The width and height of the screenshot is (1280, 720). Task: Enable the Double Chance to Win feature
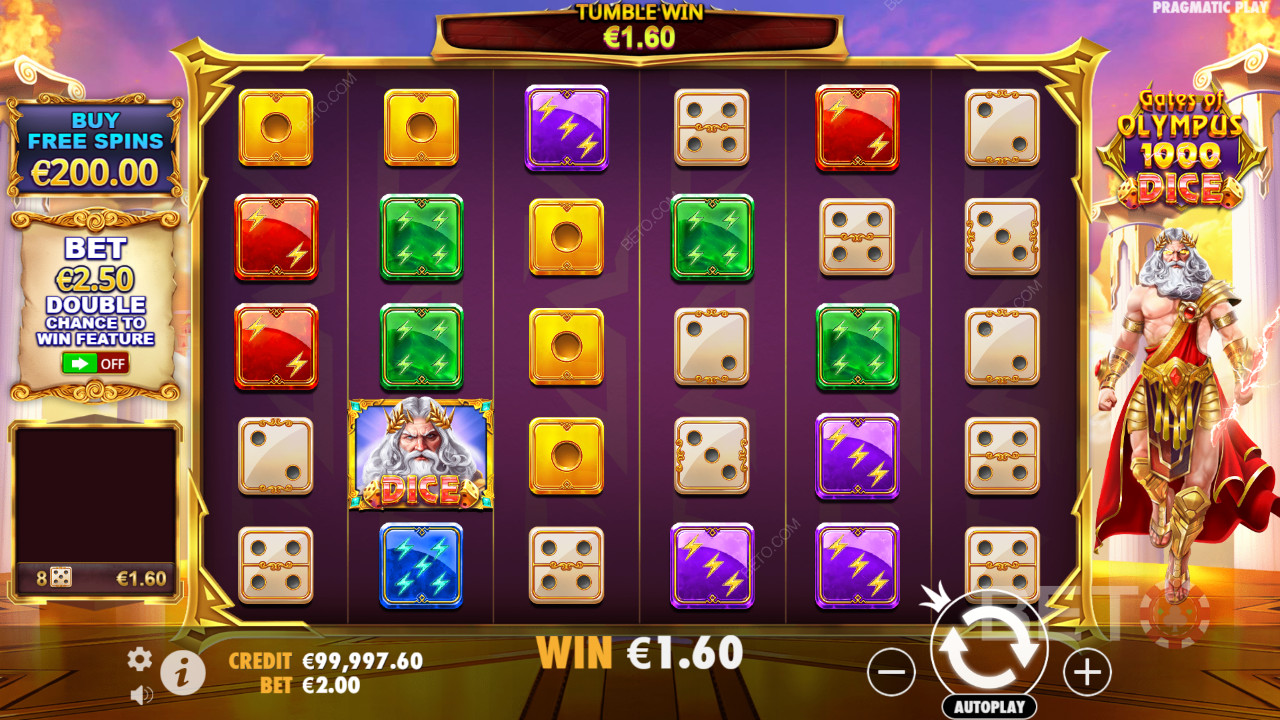(x=95, y=362)
